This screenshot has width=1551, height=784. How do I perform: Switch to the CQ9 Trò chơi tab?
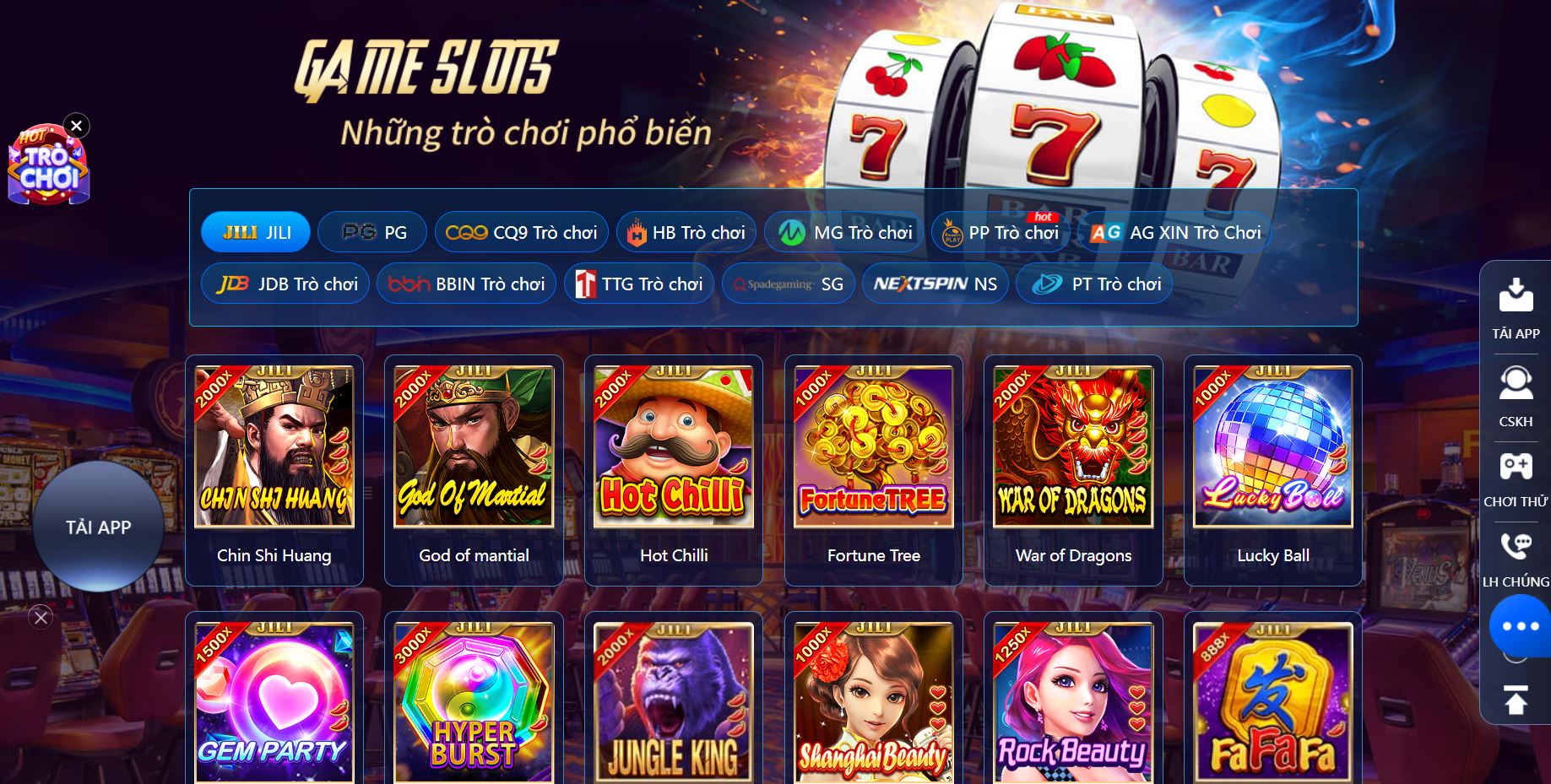coord(521,230)
